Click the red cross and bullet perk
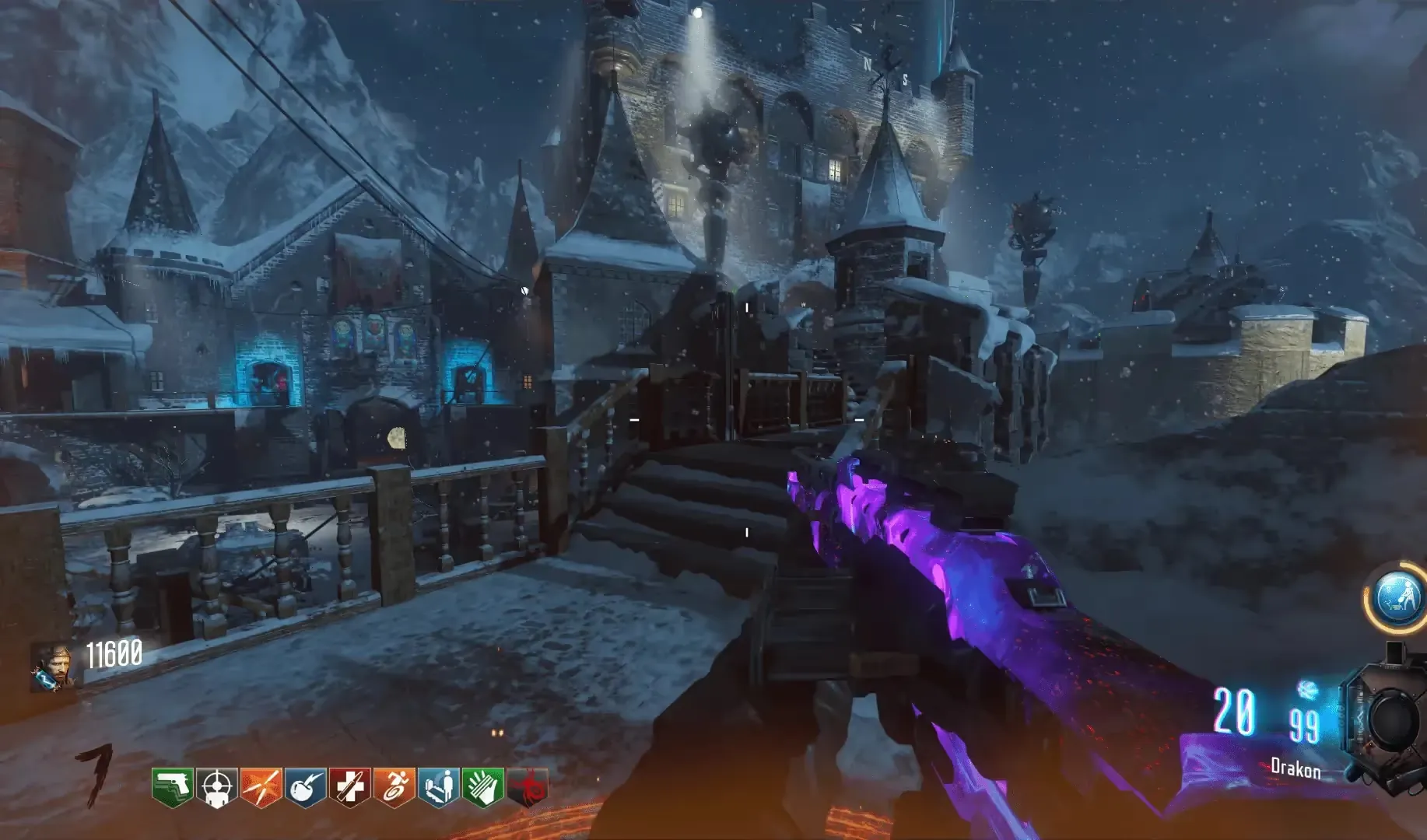Image resolution: width=1427 pixels, height=840 pixels. [x=349, y=786]
